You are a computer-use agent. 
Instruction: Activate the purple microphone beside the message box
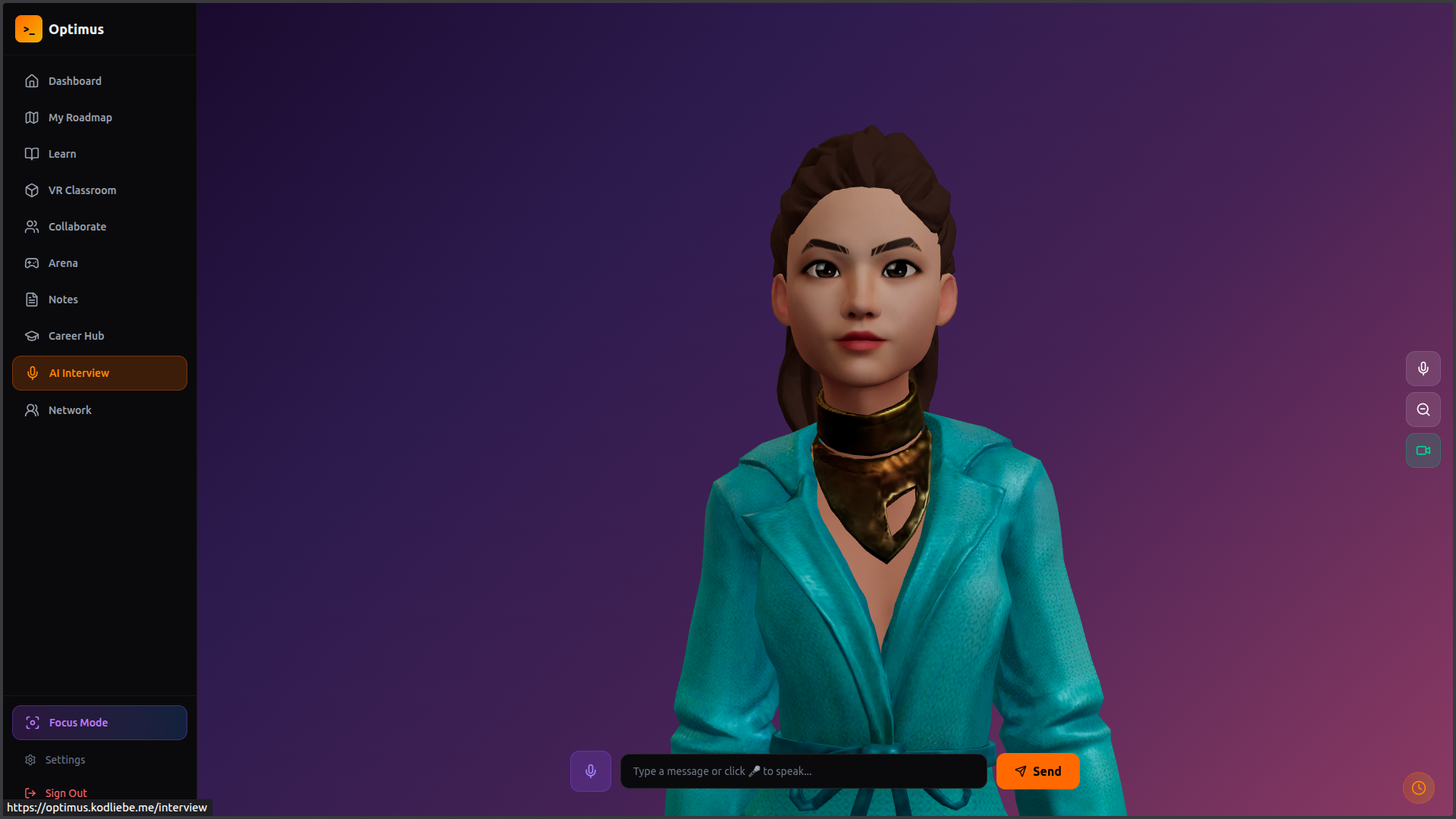pos(591,771)
